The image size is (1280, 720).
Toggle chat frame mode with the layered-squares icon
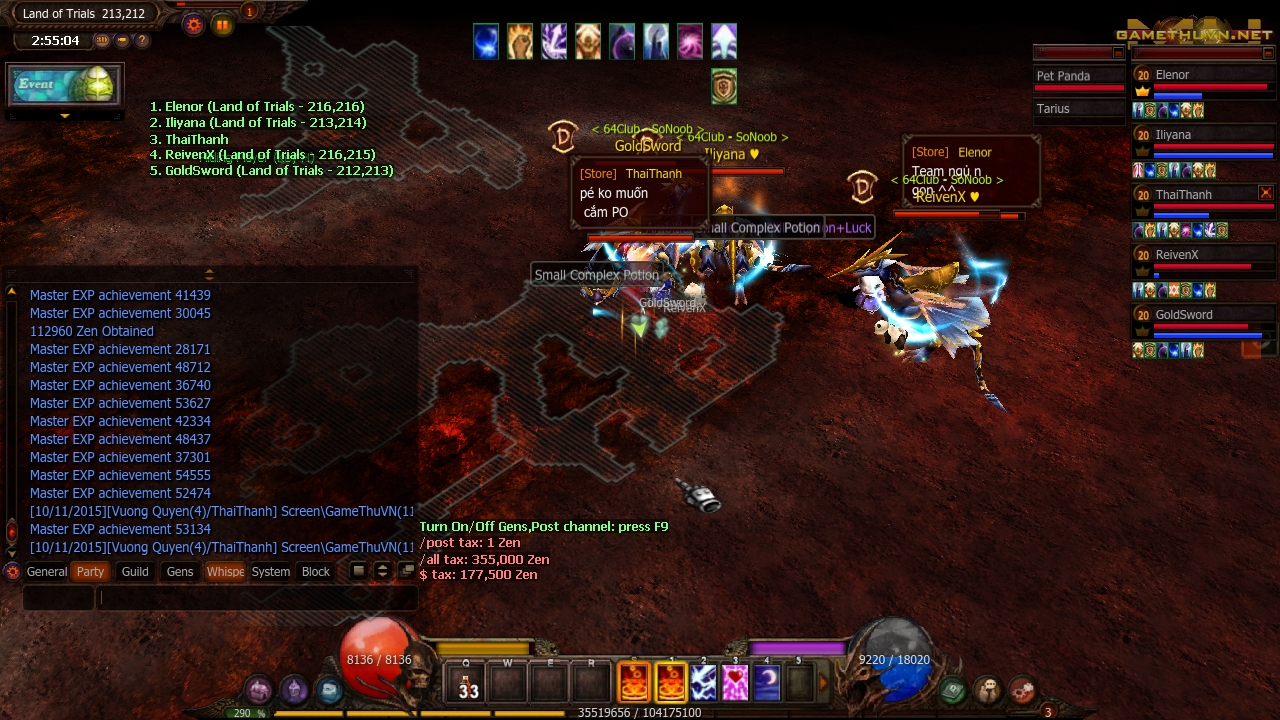point(407,570)
